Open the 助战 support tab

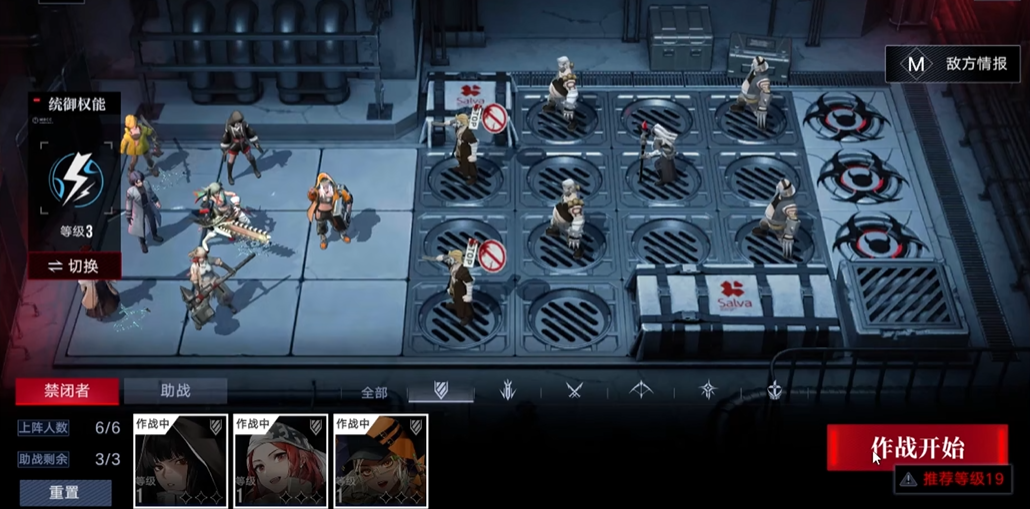point(176,391)
